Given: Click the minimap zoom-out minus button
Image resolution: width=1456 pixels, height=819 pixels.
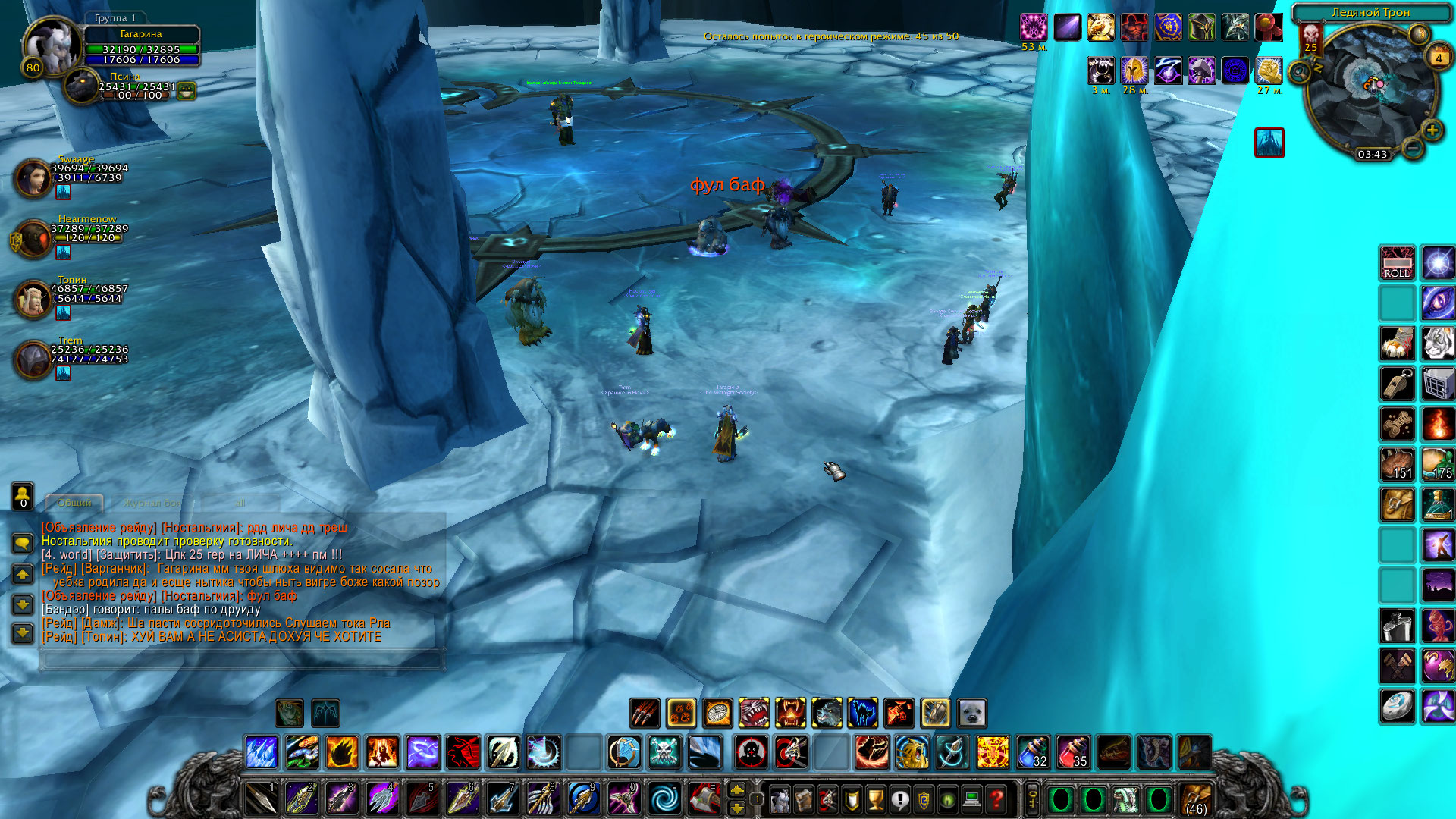Looking at the screenshot, I should pos(1412,148).
